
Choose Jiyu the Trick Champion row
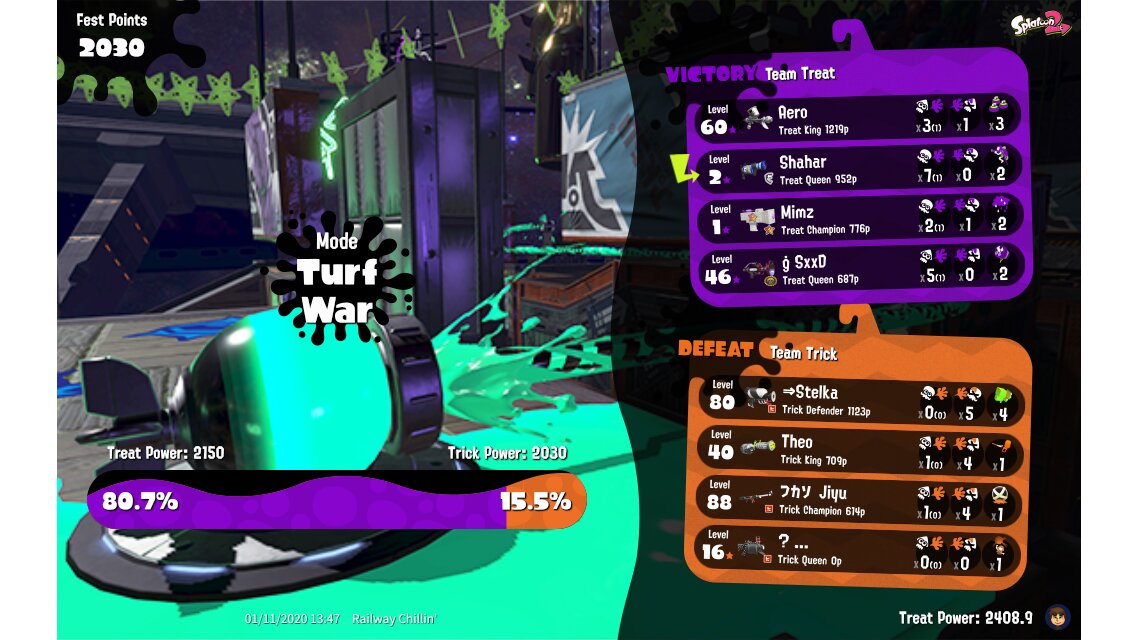click(x=858, y=499)
